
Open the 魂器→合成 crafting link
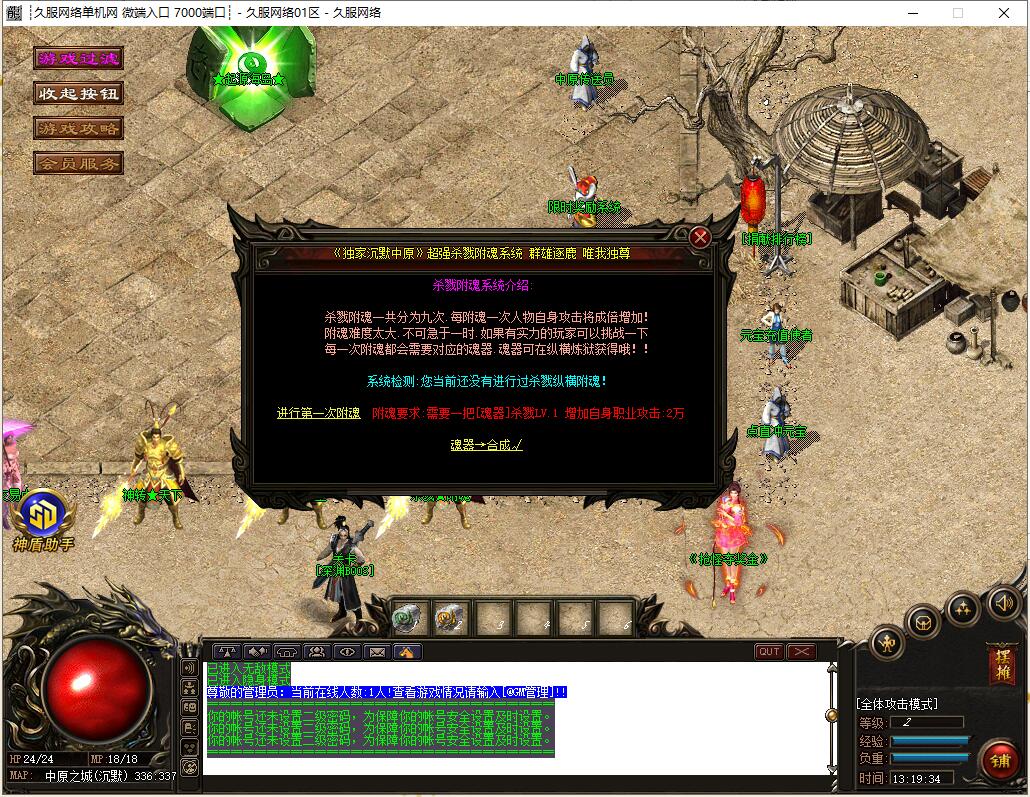[486, 445]
